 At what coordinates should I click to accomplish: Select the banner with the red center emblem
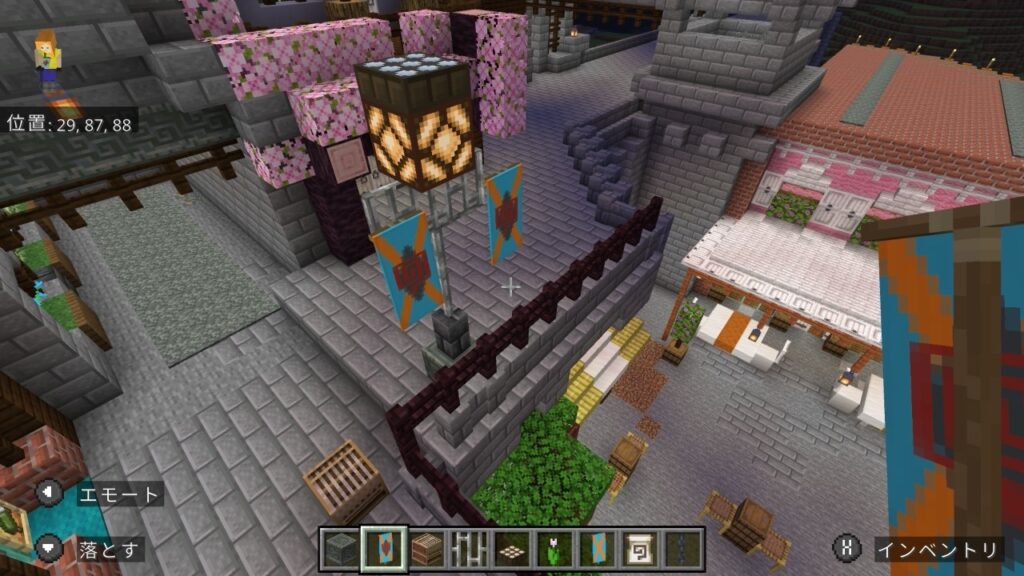[383, 549]
